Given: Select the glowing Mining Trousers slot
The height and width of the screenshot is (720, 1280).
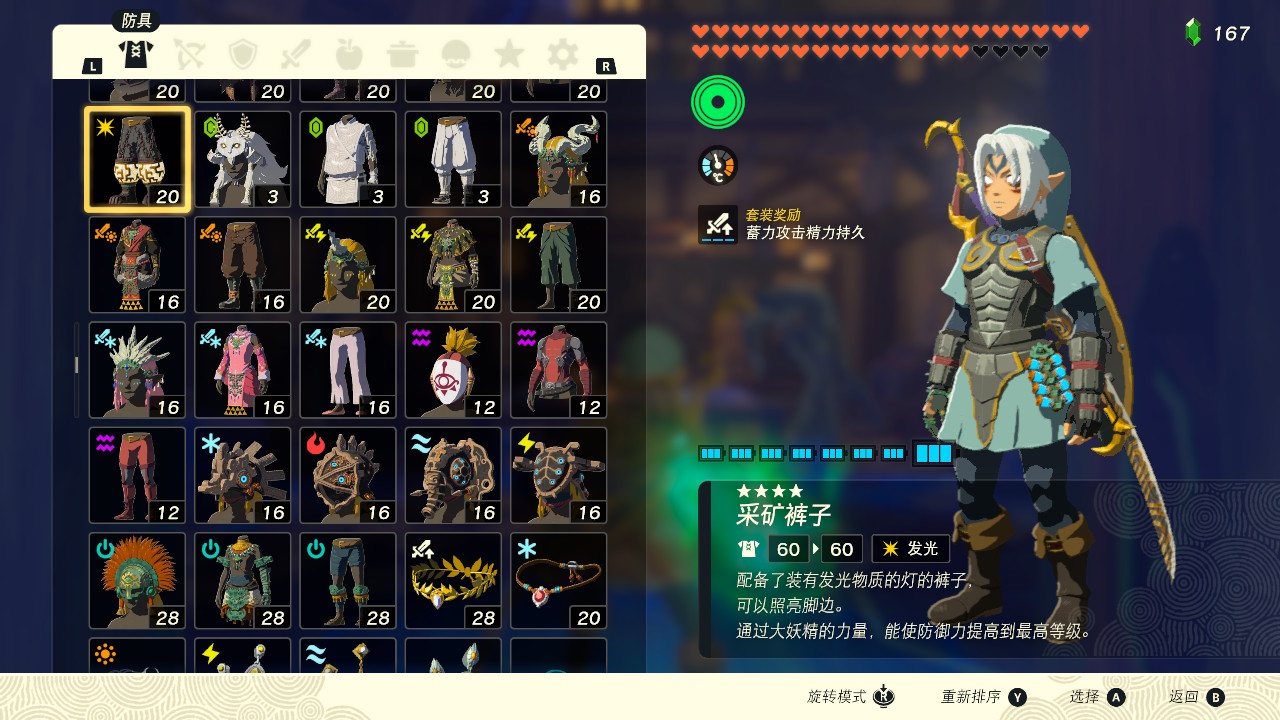Looking at the screenshot, I should (137, 159).
